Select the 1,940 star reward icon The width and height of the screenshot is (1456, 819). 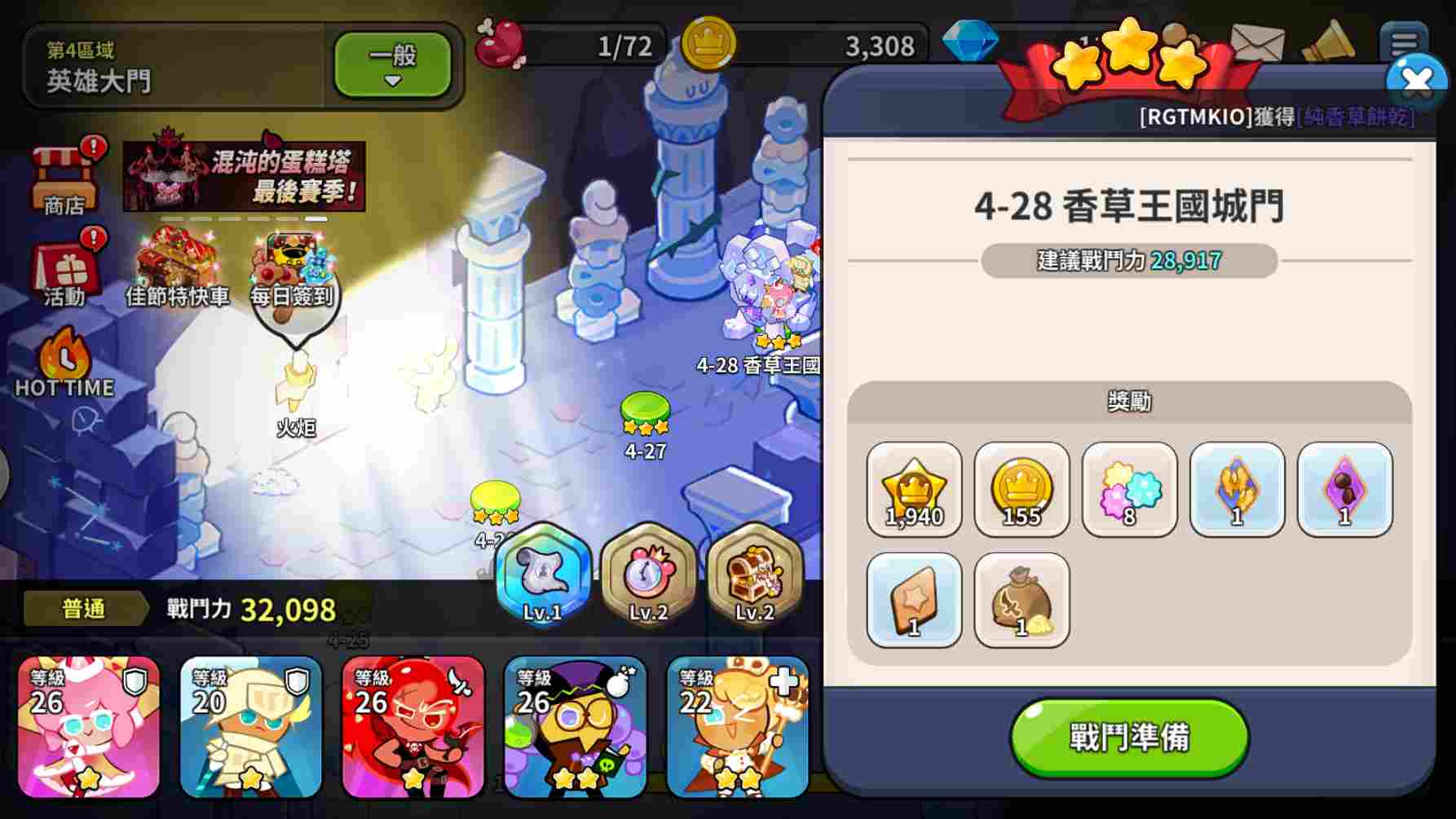click(914, 491)
